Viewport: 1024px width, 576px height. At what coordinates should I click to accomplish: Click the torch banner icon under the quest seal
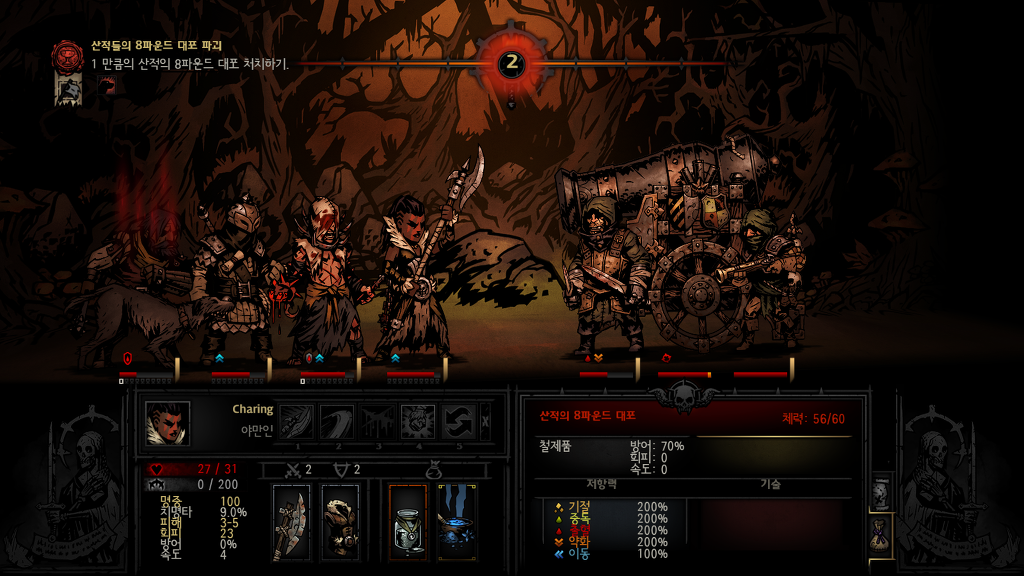[68, 88]
